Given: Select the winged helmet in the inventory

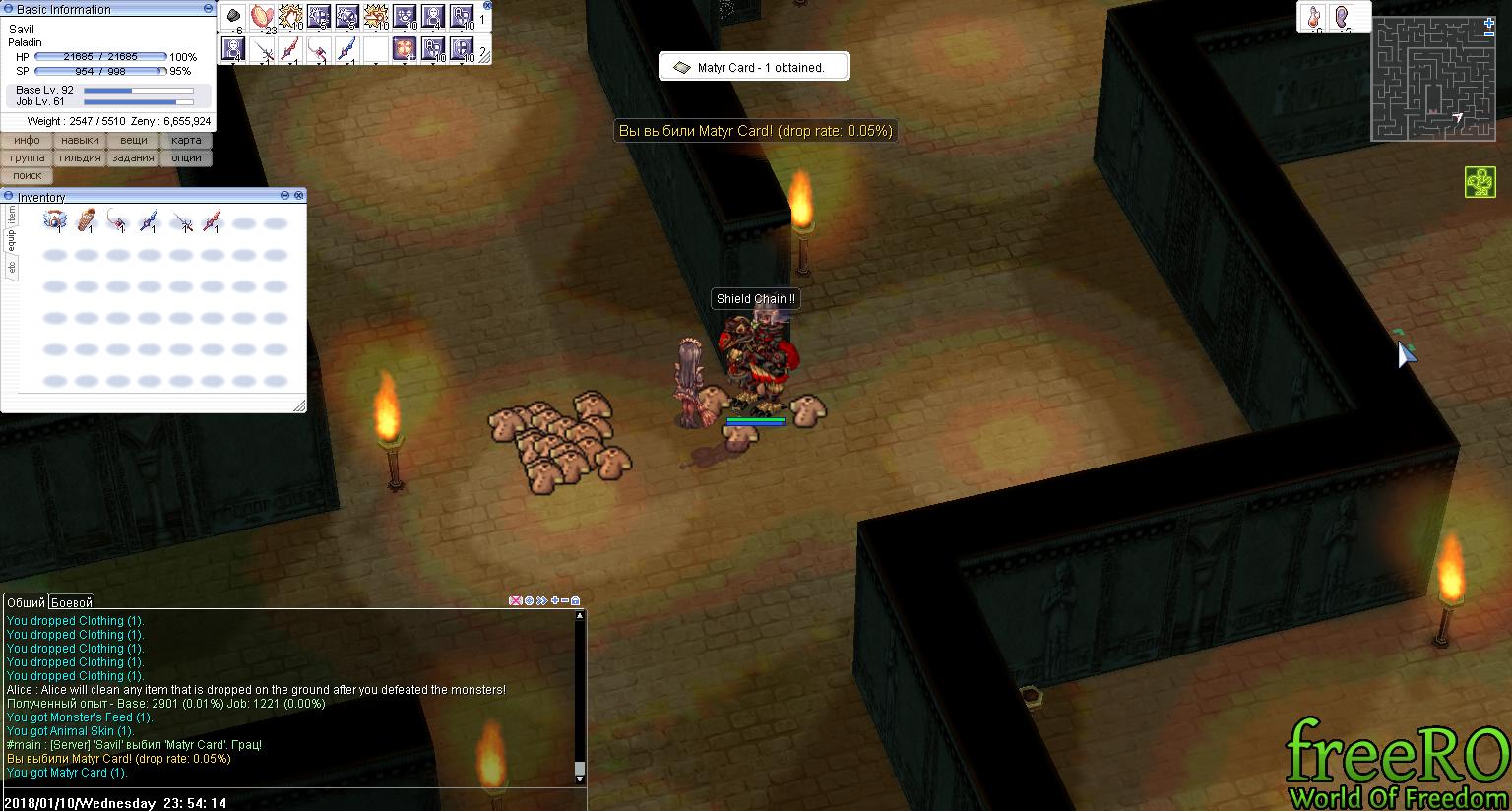Looking at the screenshot, I should click(x=54, y=220).
